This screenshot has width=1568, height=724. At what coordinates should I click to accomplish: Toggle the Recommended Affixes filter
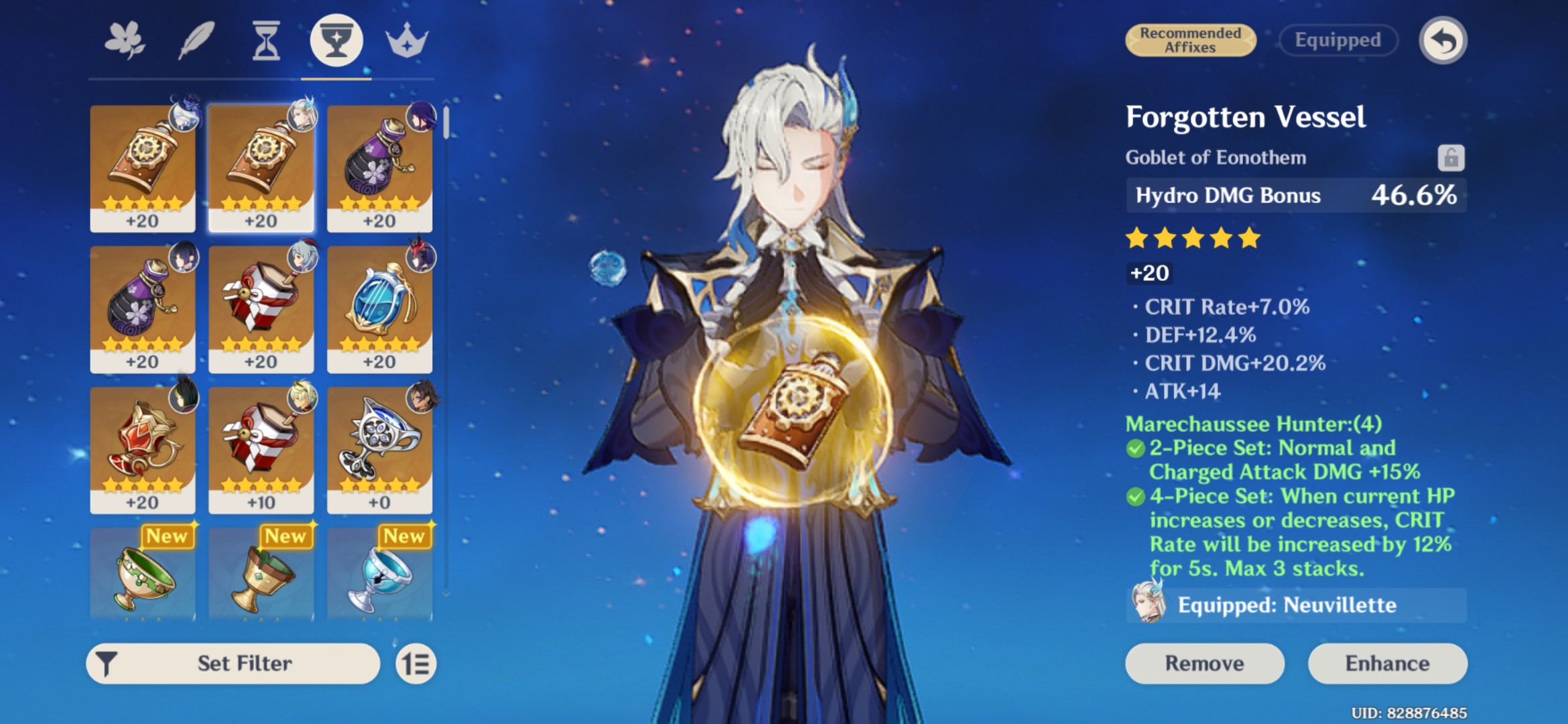tap(1191, 40)
